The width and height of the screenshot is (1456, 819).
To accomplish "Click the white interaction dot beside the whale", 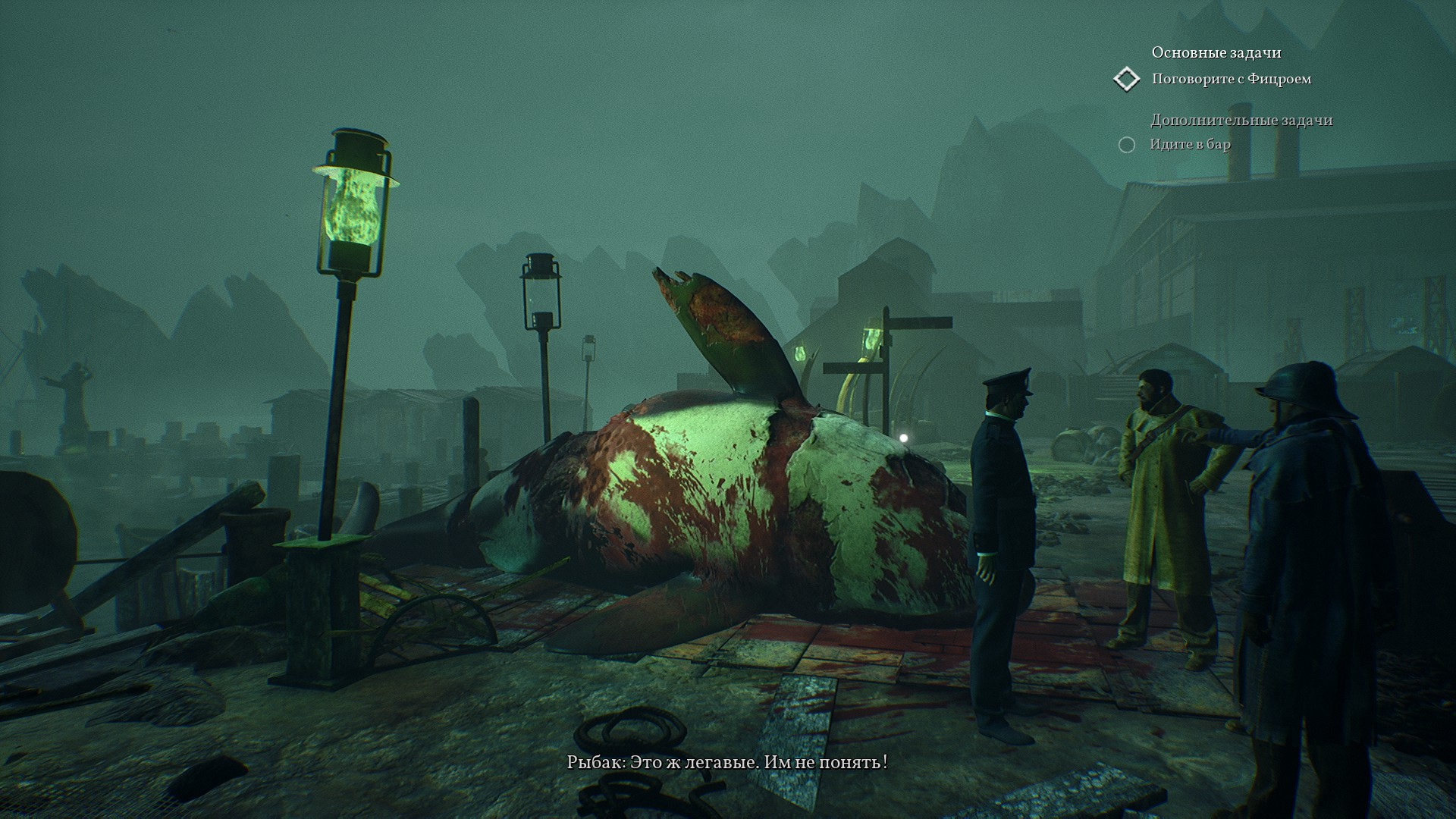I will (902, 438).
